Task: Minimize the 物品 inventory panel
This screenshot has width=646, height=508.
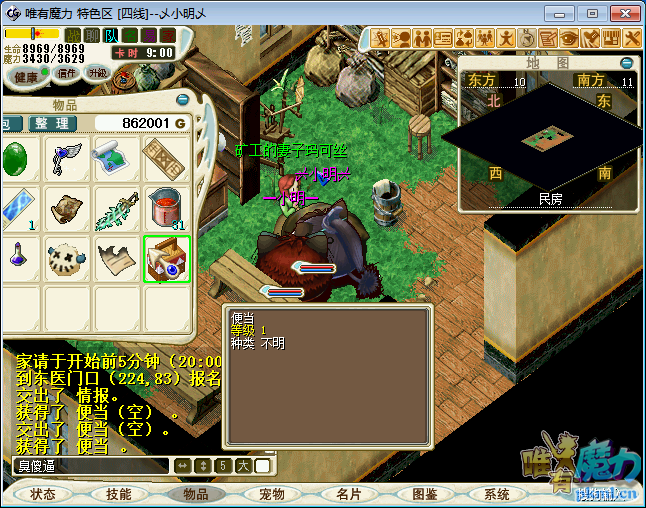Action: pyautogui.click(x=181, y=101)
